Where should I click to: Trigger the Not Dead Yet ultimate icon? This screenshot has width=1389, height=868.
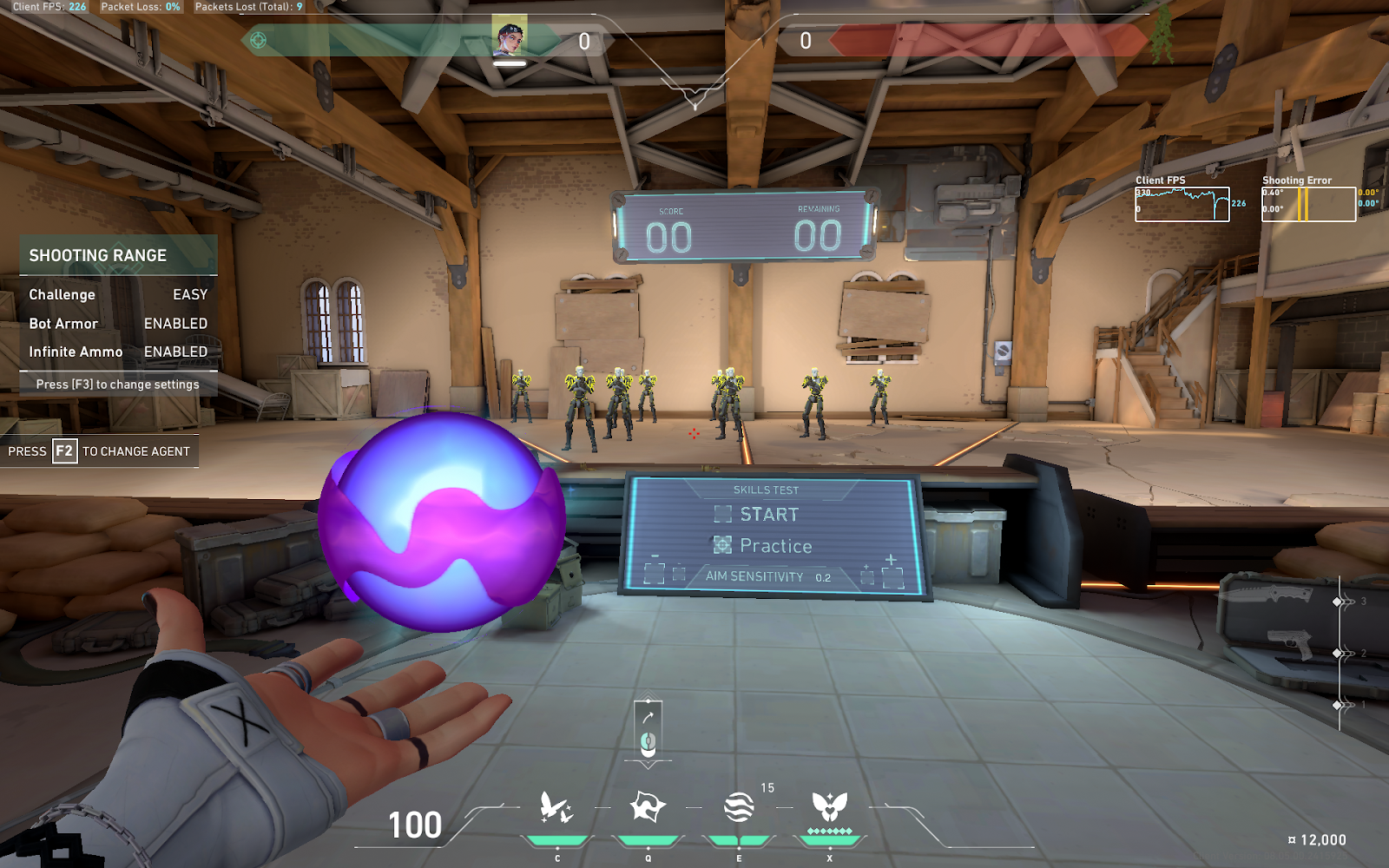pos(829,807)
